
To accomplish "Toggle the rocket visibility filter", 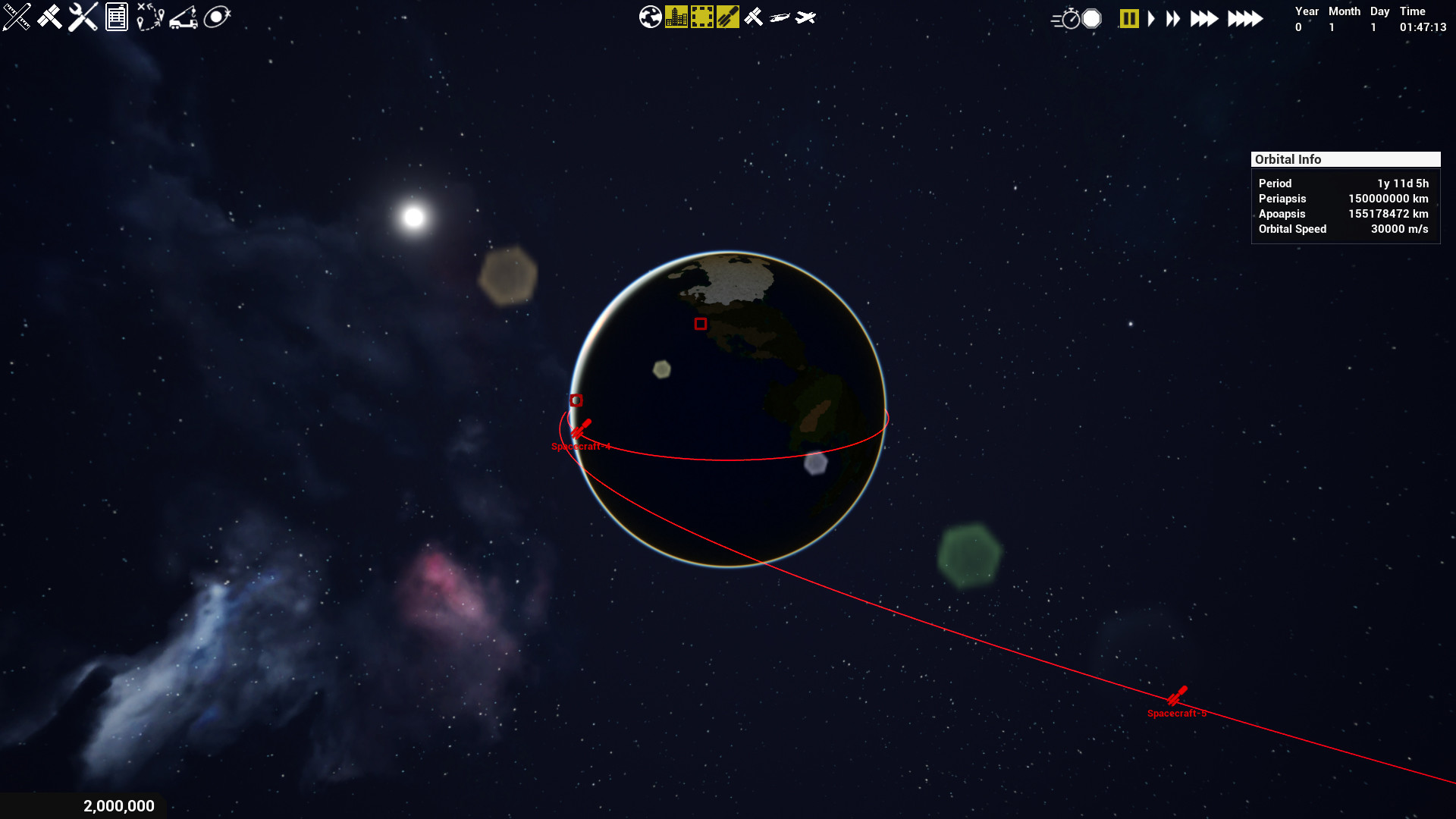I will (x=726, y=17).
